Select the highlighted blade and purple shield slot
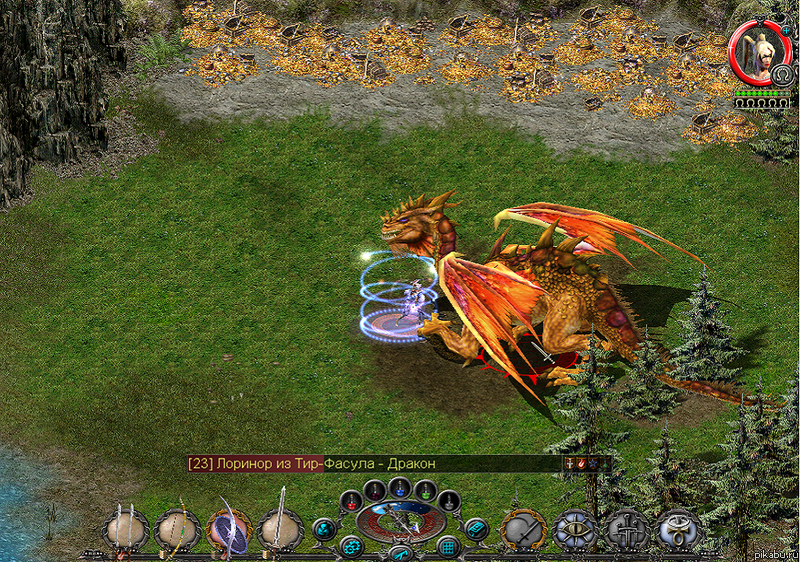The width and height of the screenshot is (800, 562). tap(230, 530)
